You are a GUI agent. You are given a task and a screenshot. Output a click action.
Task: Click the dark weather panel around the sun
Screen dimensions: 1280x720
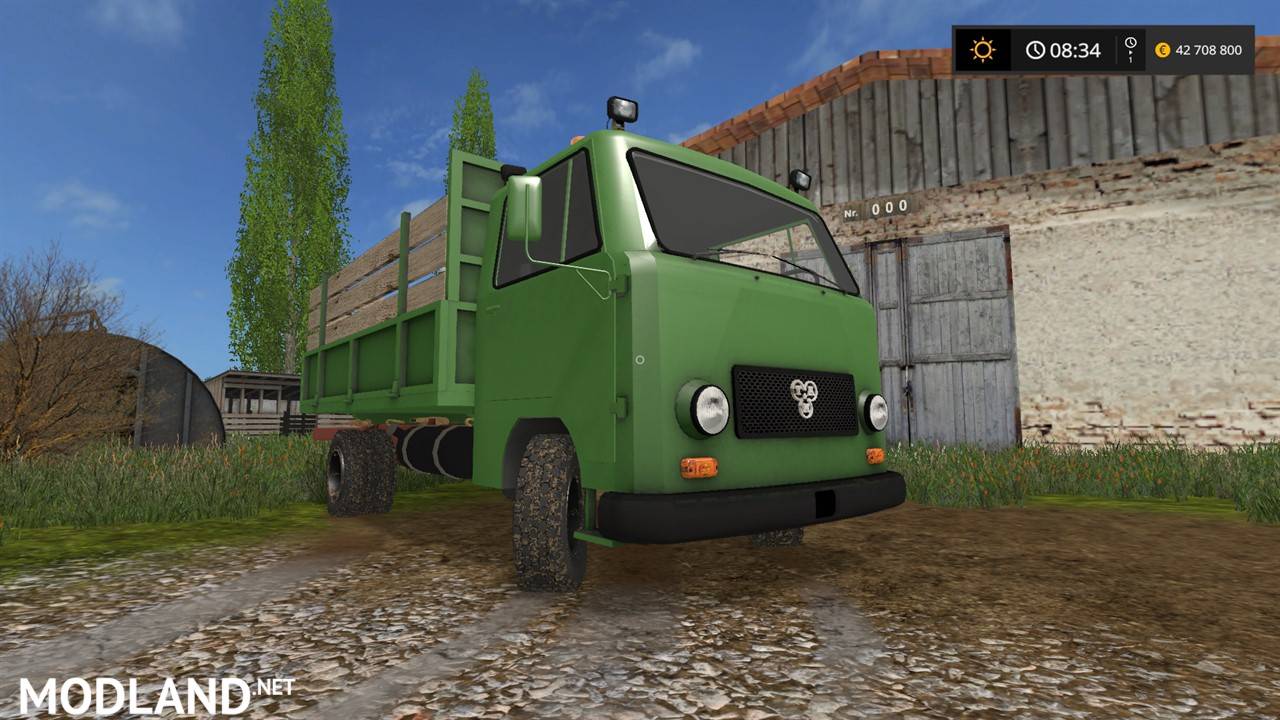[981, 47]
